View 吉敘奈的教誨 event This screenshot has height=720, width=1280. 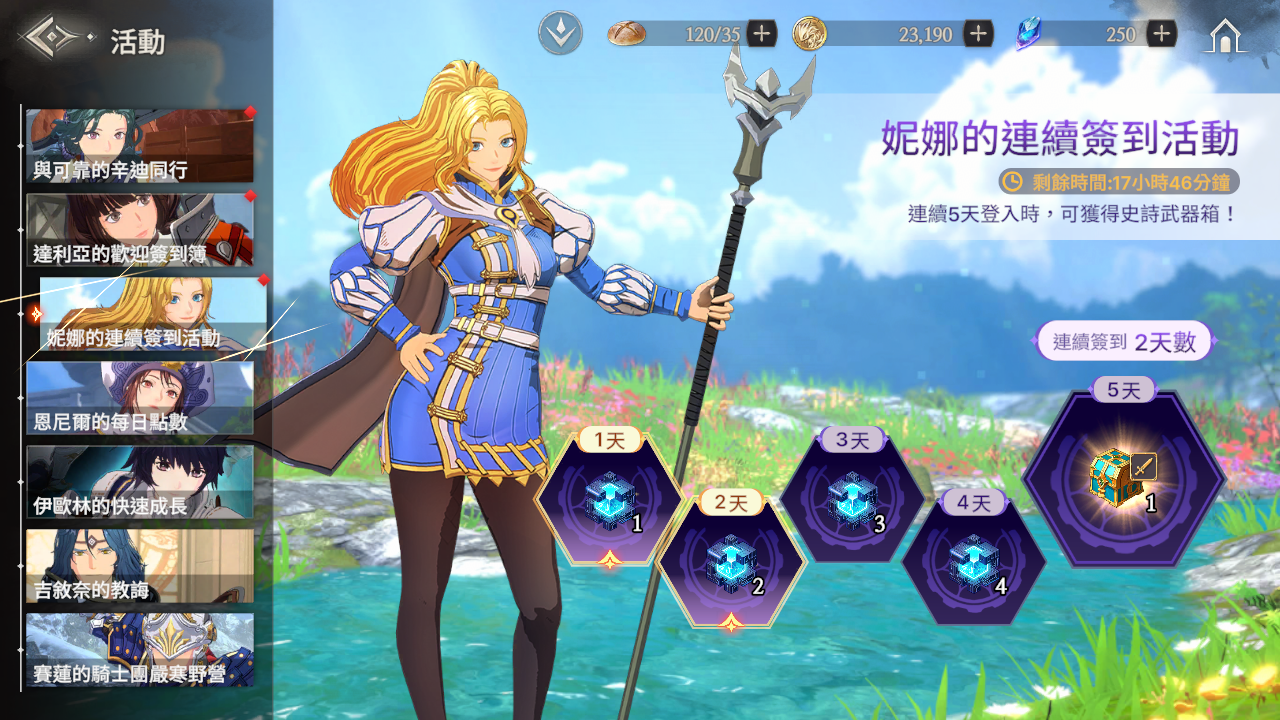(x=139, y=566)
